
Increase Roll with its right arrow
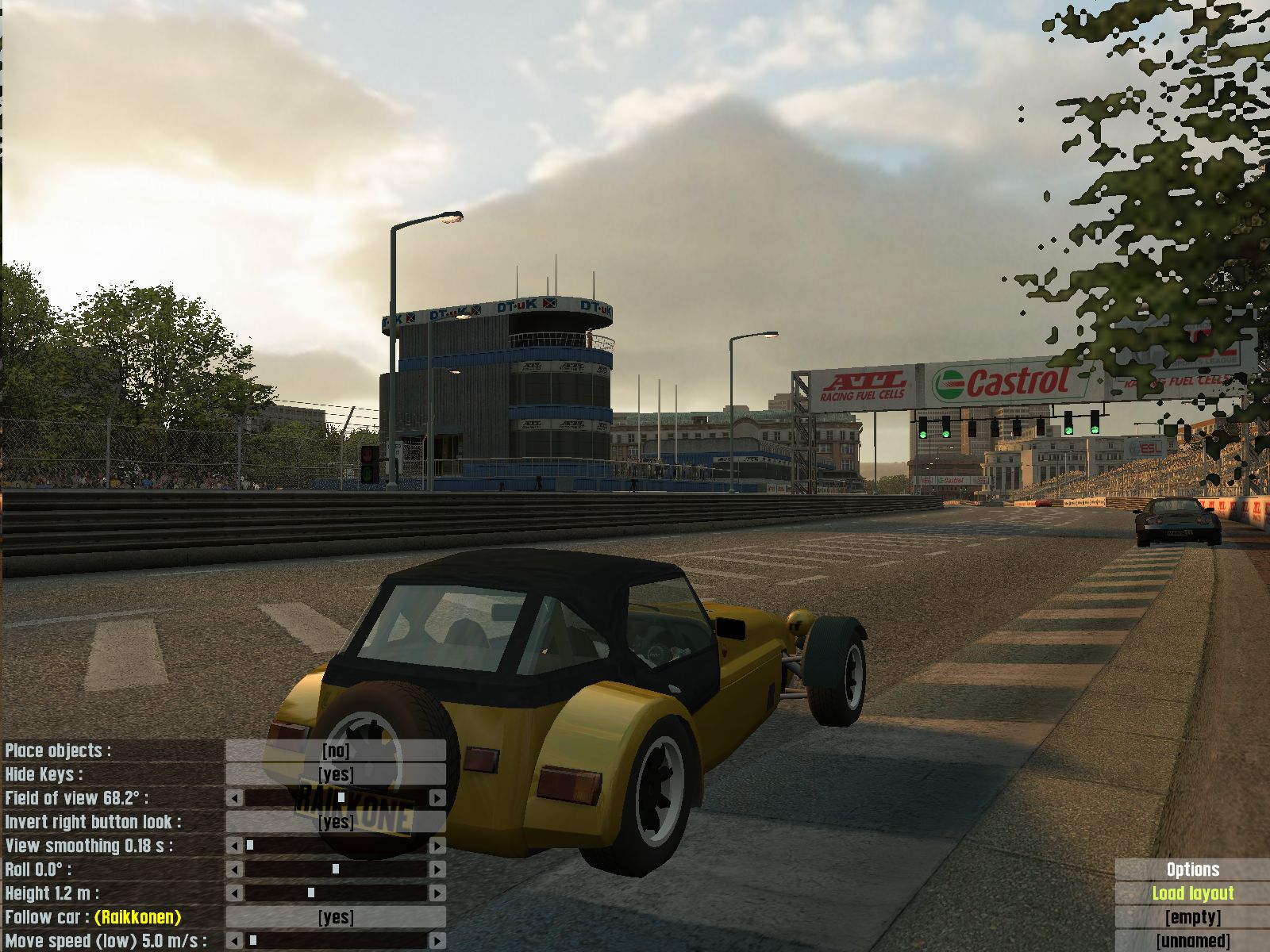click(437, 869)
